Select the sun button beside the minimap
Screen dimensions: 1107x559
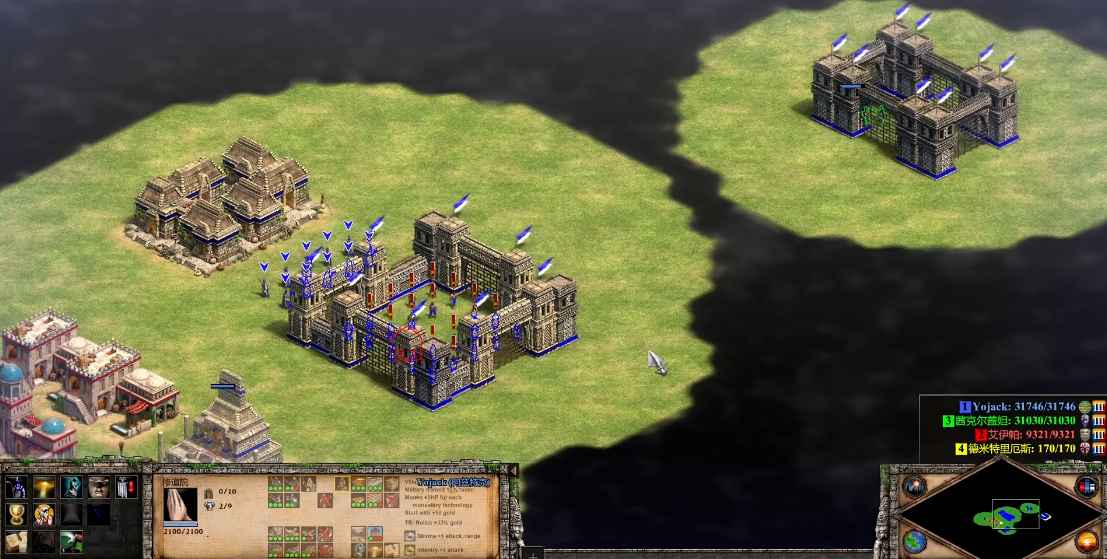(x=1087, y=542)
